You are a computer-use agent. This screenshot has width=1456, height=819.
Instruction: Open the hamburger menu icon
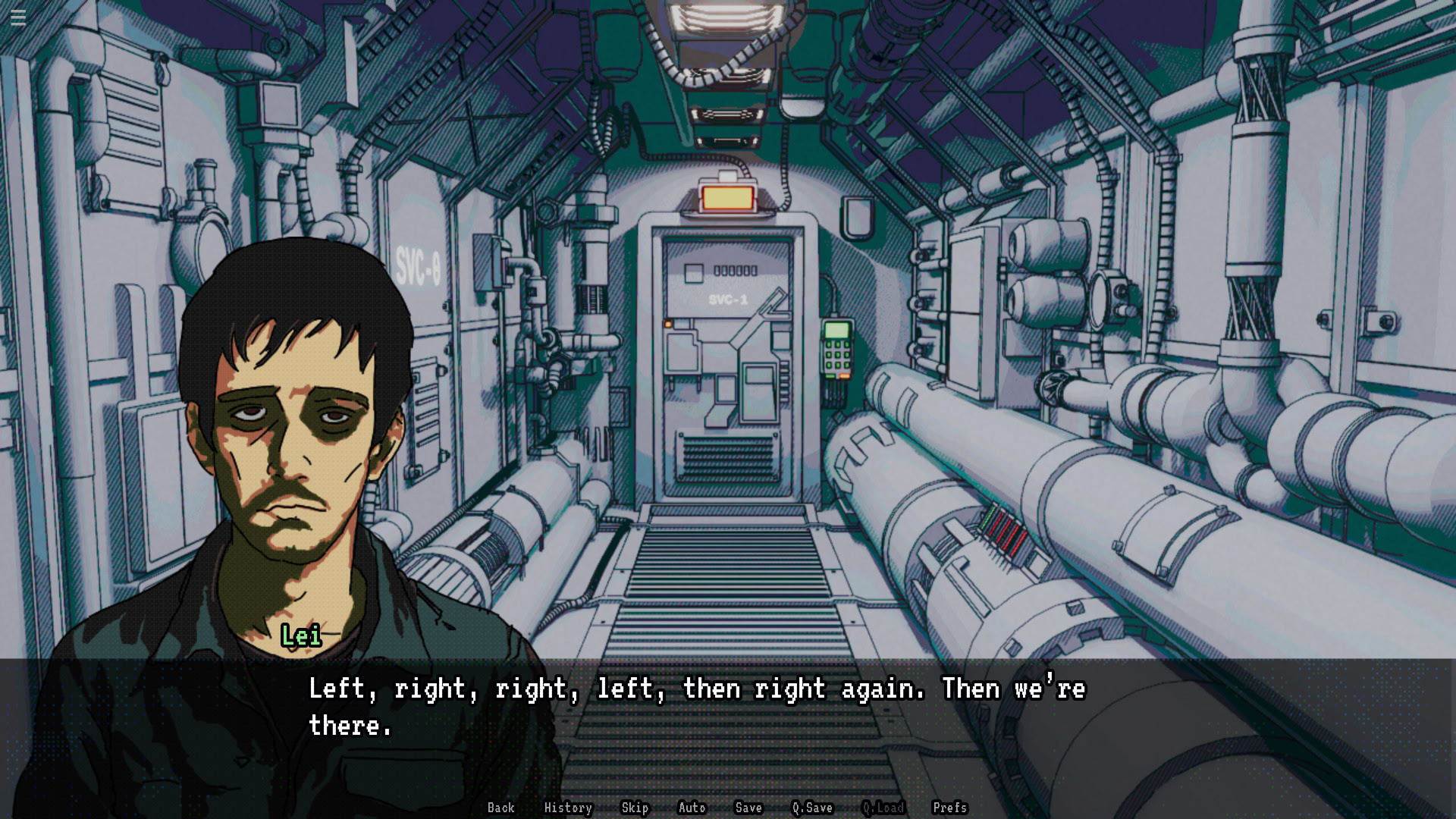[18, 17]
